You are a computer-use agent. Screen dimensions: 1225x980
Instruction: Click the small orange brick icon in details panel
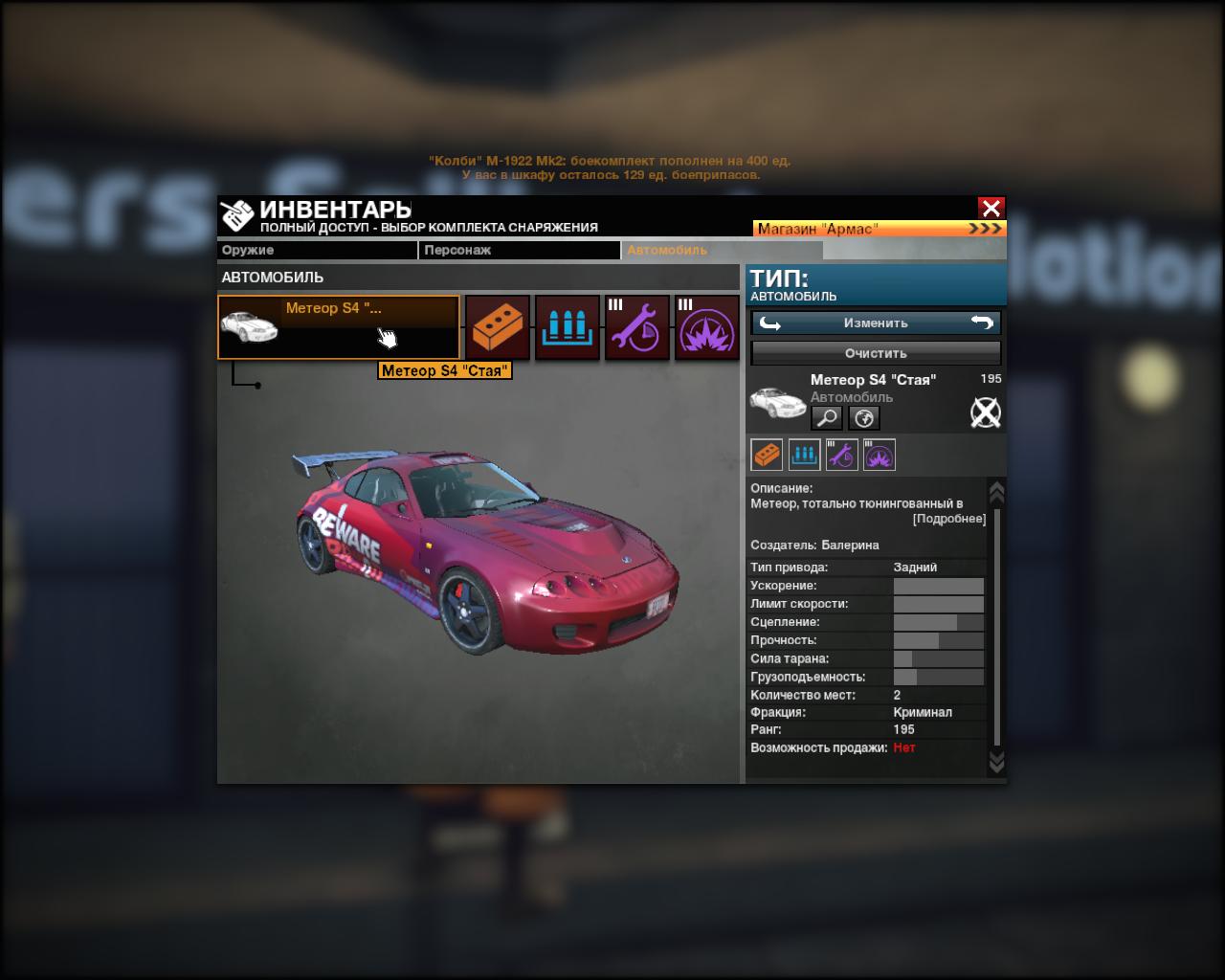767,455
